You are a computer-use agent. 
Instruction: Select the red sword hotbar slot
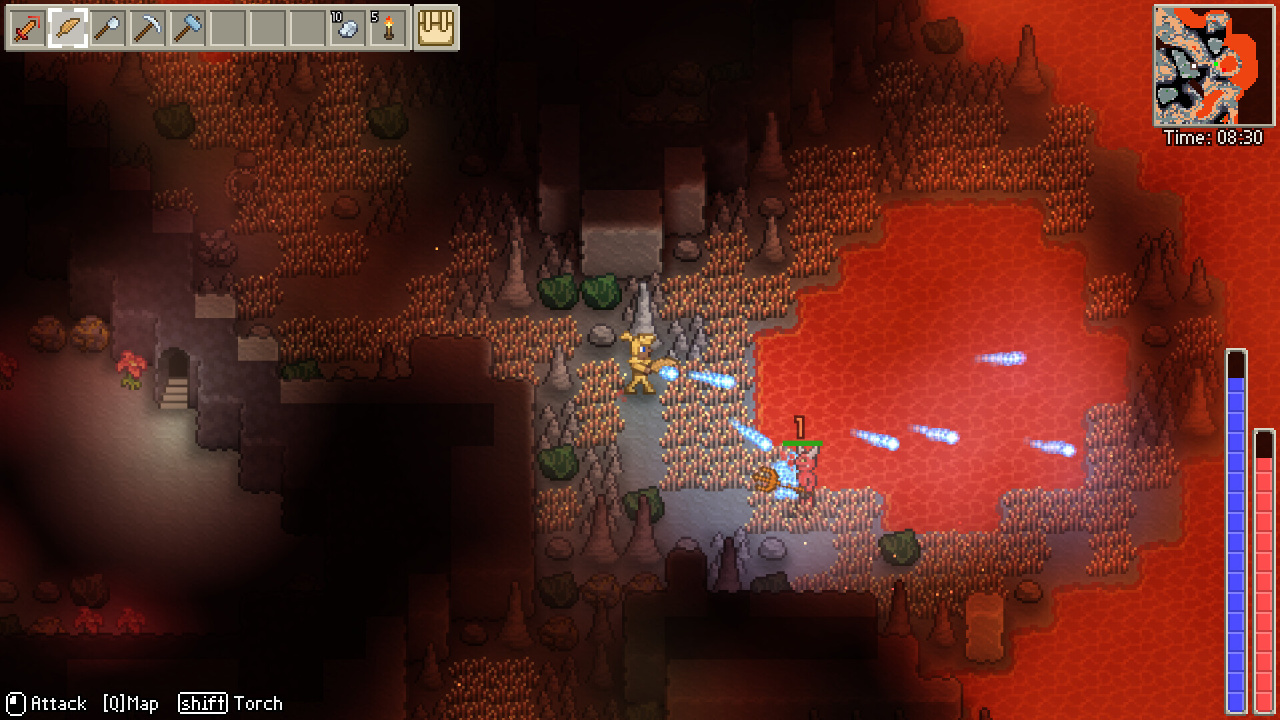click(27, 28)
